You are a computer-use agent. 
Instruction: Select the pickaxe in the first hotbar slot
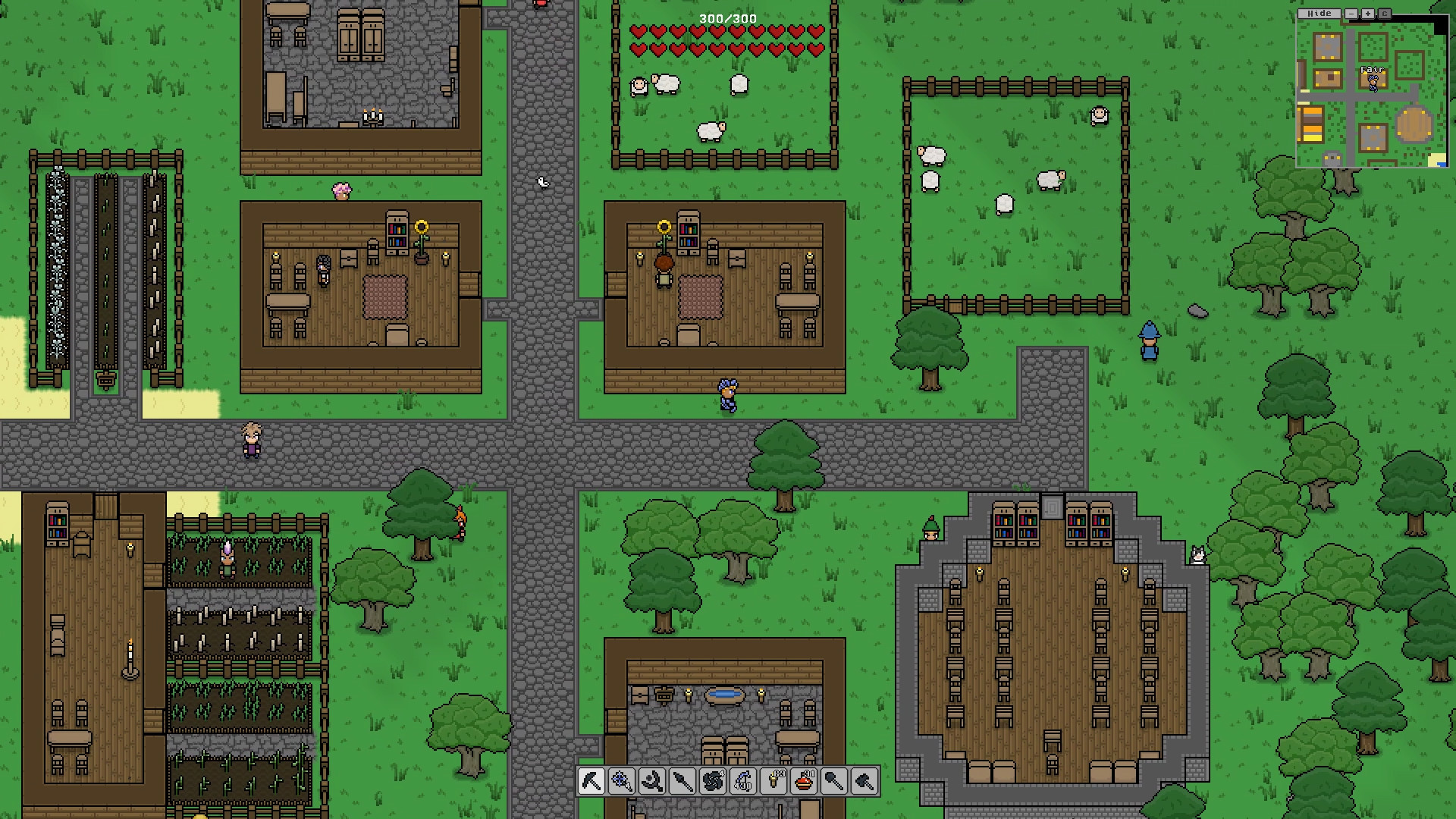pyautogui.click(x=592, y=782)
